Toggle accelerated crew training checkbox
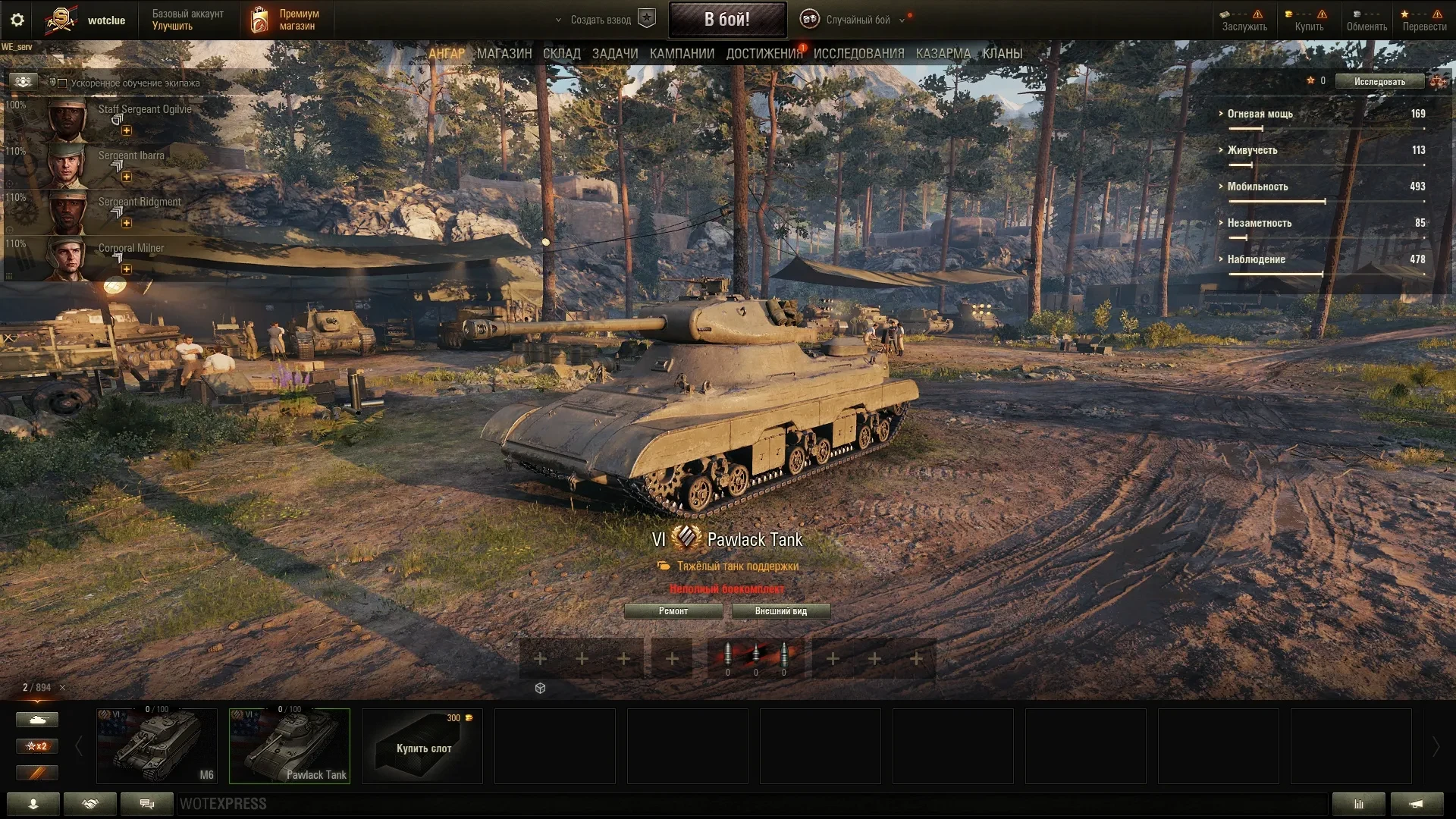The image size is (1456, 819). pyautogui.click(x=63, y=83)
